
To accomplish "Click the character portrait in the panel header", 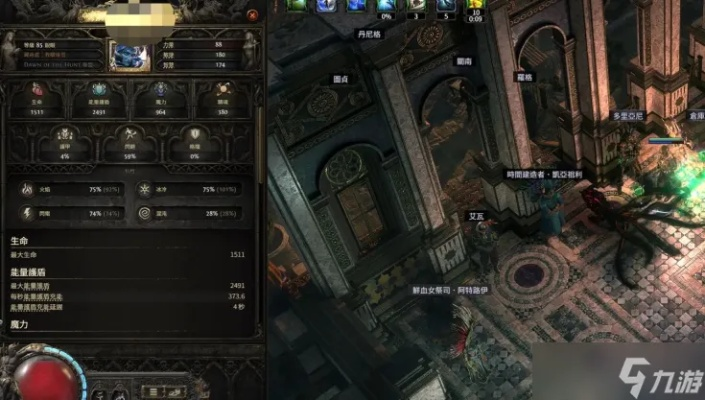I will [x=129, y=55].
